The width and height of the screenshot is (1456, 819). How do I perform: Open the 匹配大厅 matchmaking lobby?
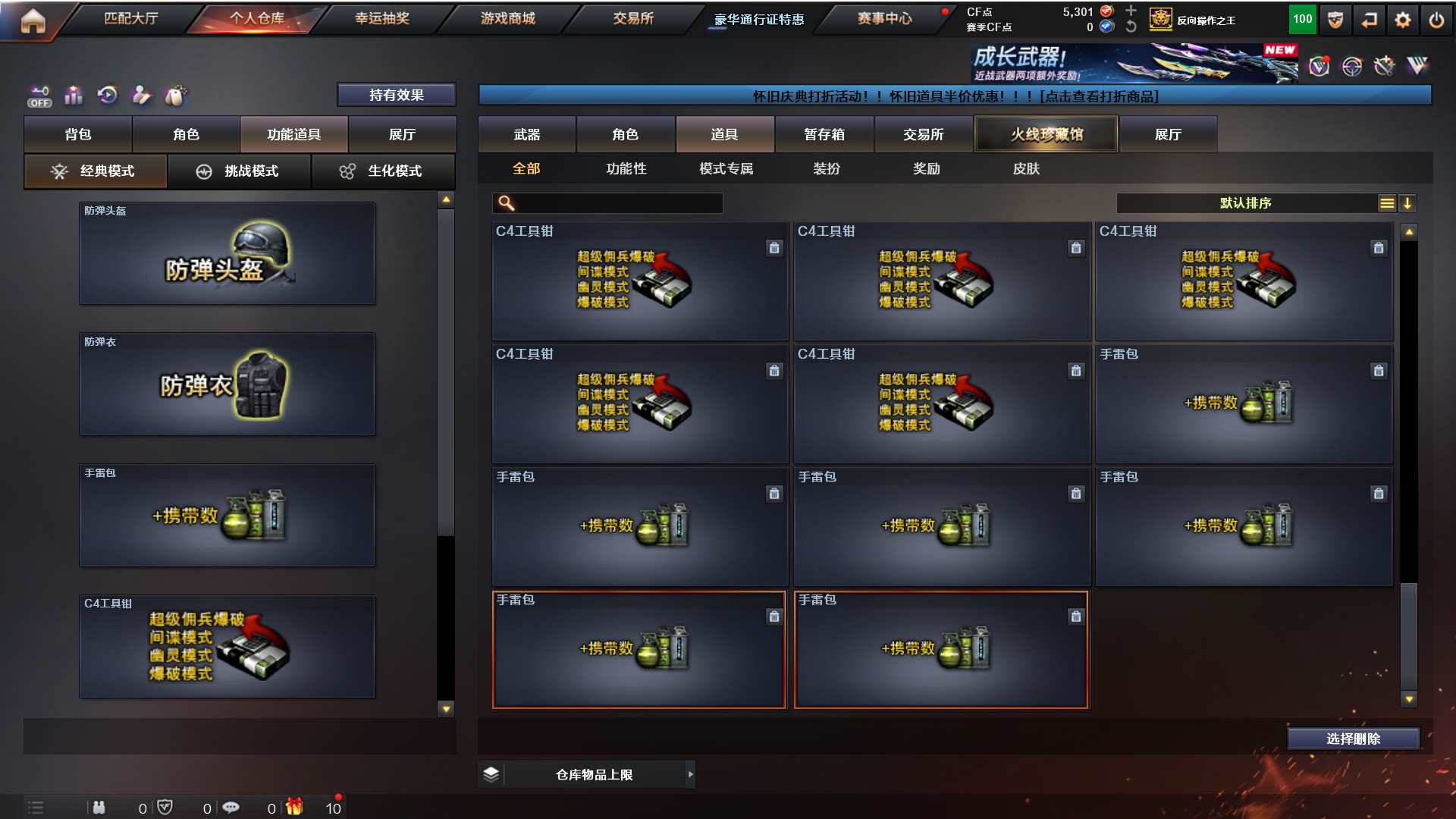tap(131, 18)
